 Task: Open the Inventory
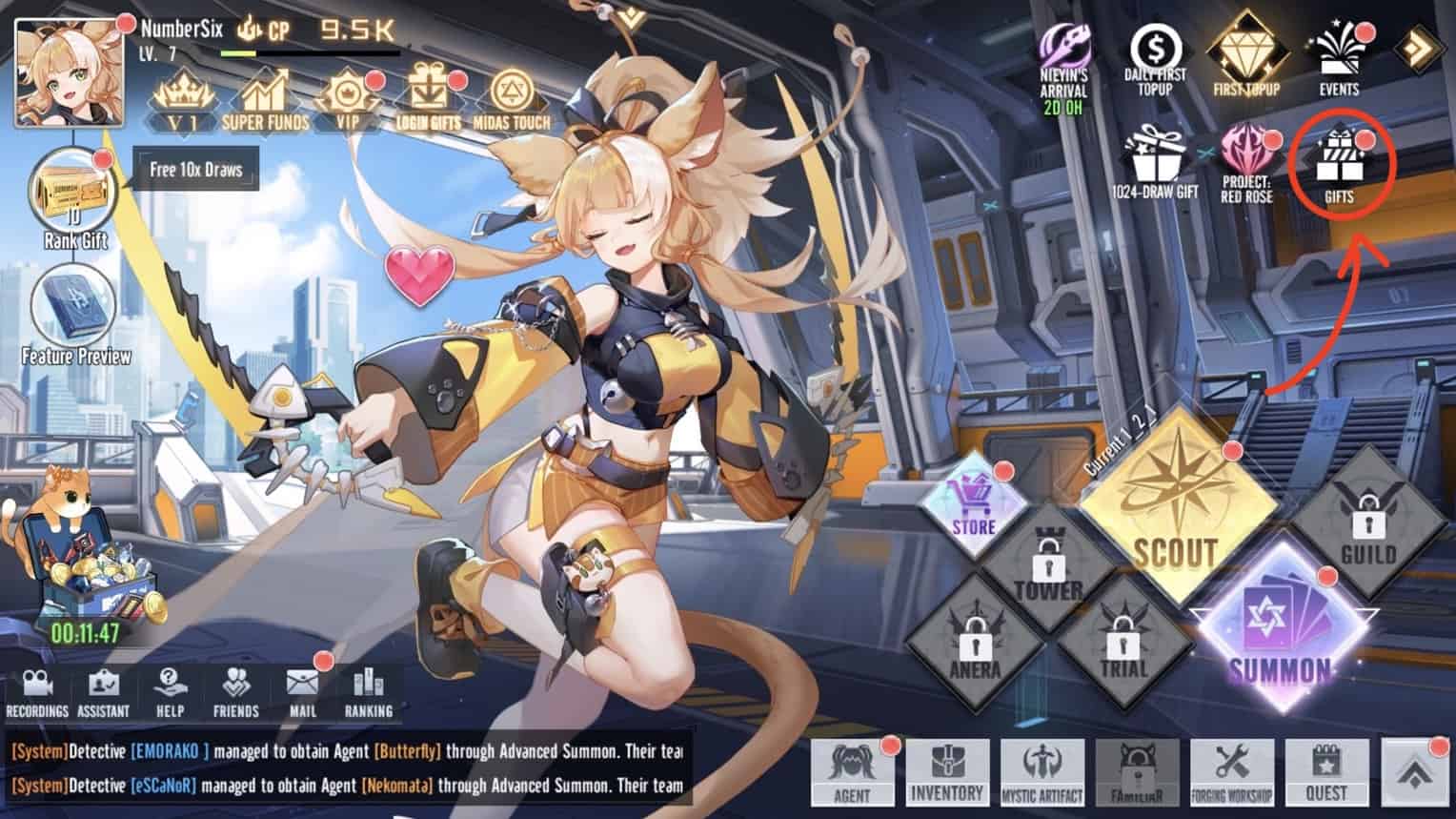[x=946, y=770]
